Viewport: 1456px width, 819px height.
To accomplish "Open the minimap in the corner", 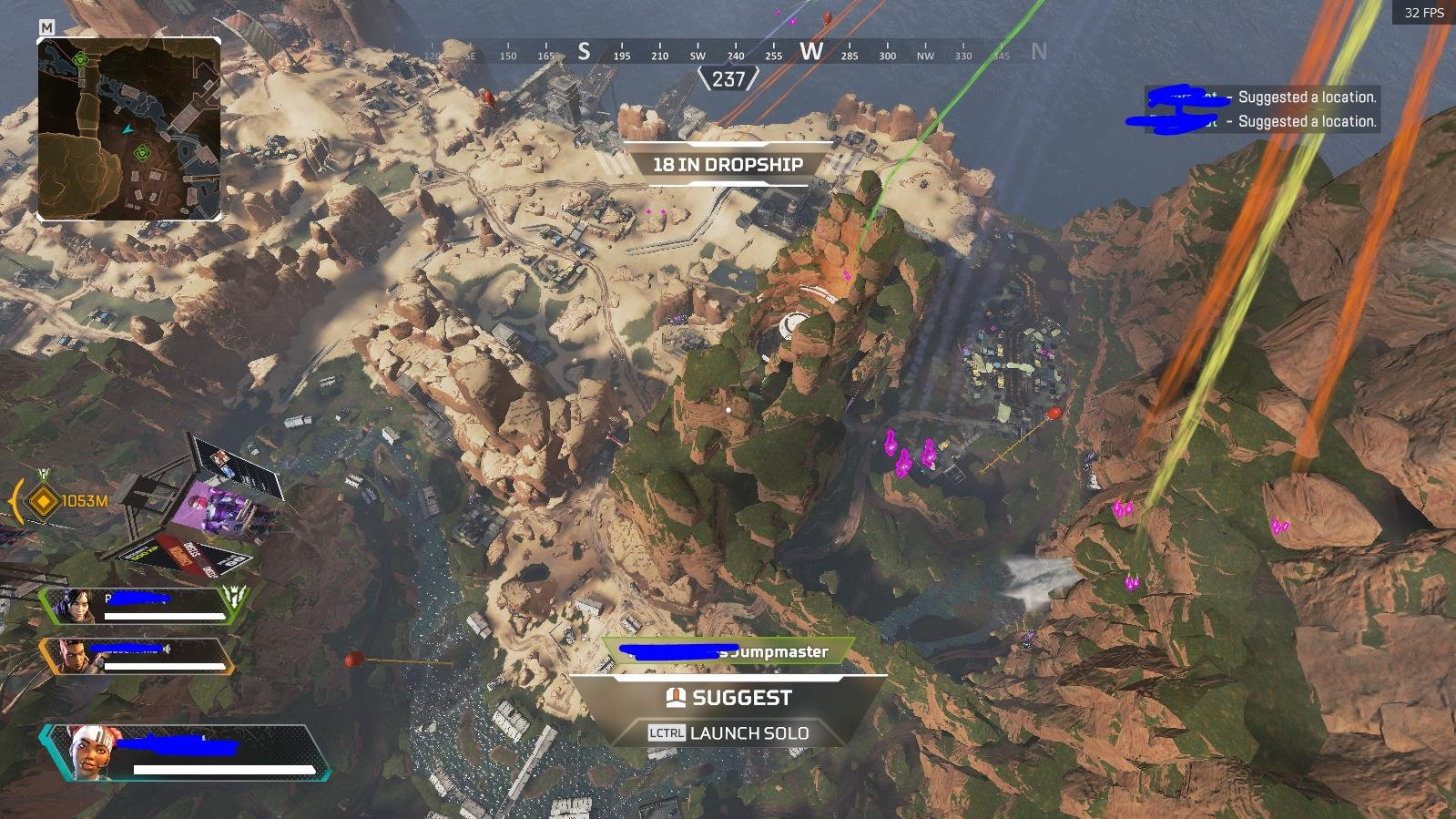I will [x=128, y=128].
